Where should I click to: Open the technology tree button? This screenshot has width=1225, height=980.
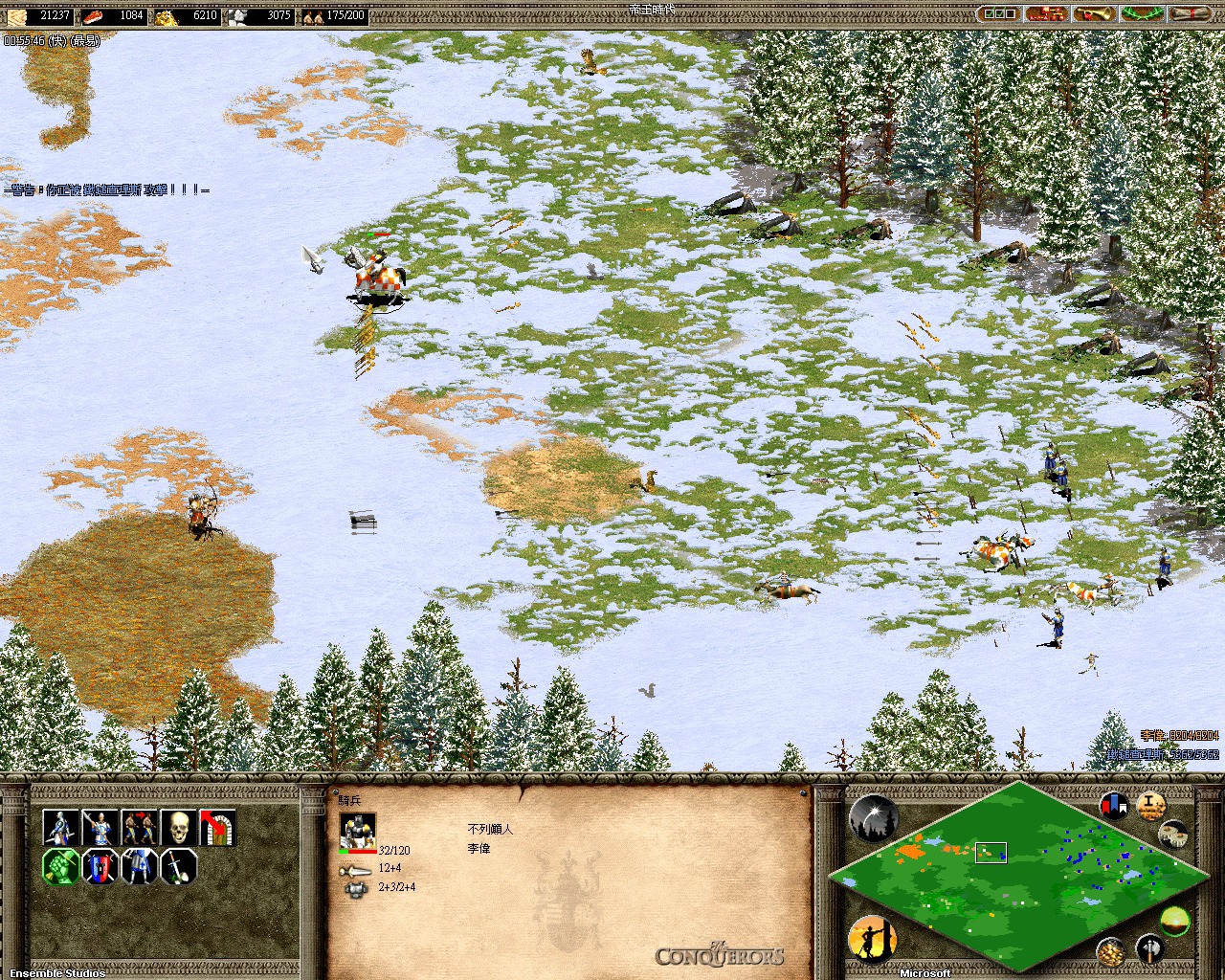[1047, 14]
